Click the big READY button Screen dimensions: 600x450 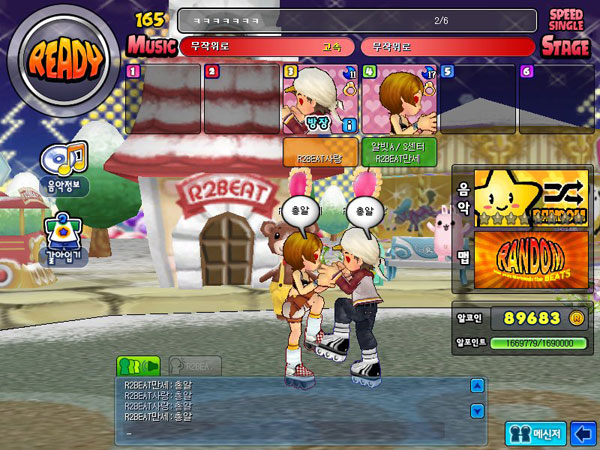coord(65,62)
